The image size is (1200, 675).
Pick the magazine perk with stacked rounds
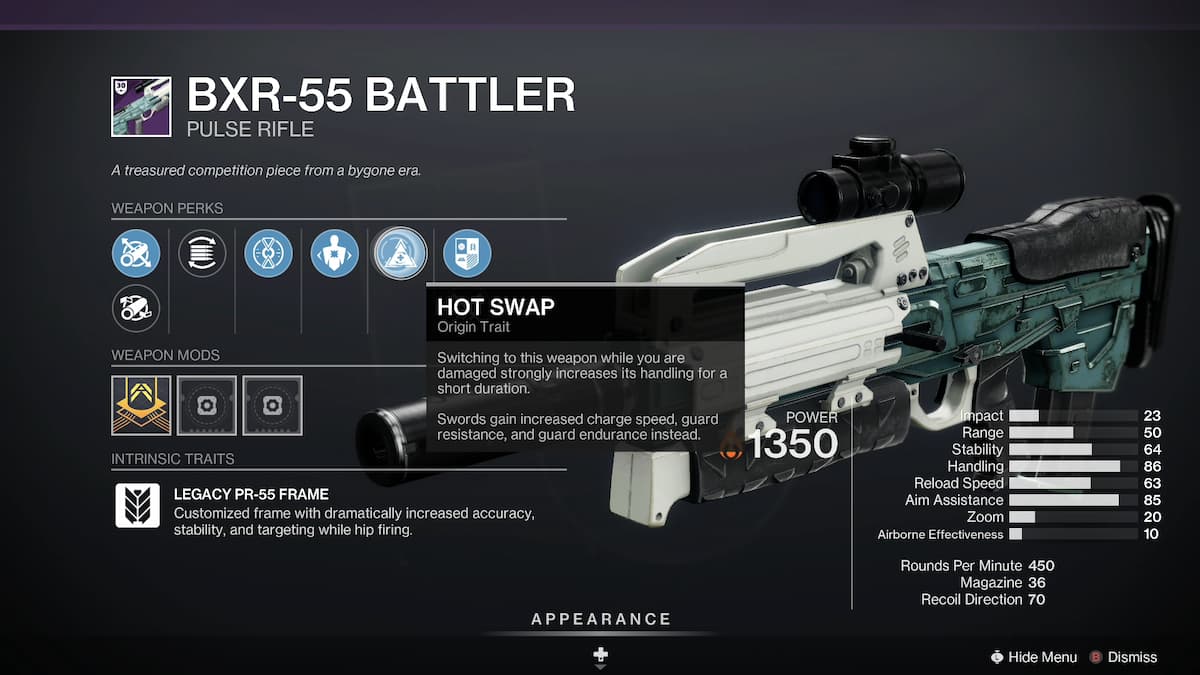tap(202, 254)
